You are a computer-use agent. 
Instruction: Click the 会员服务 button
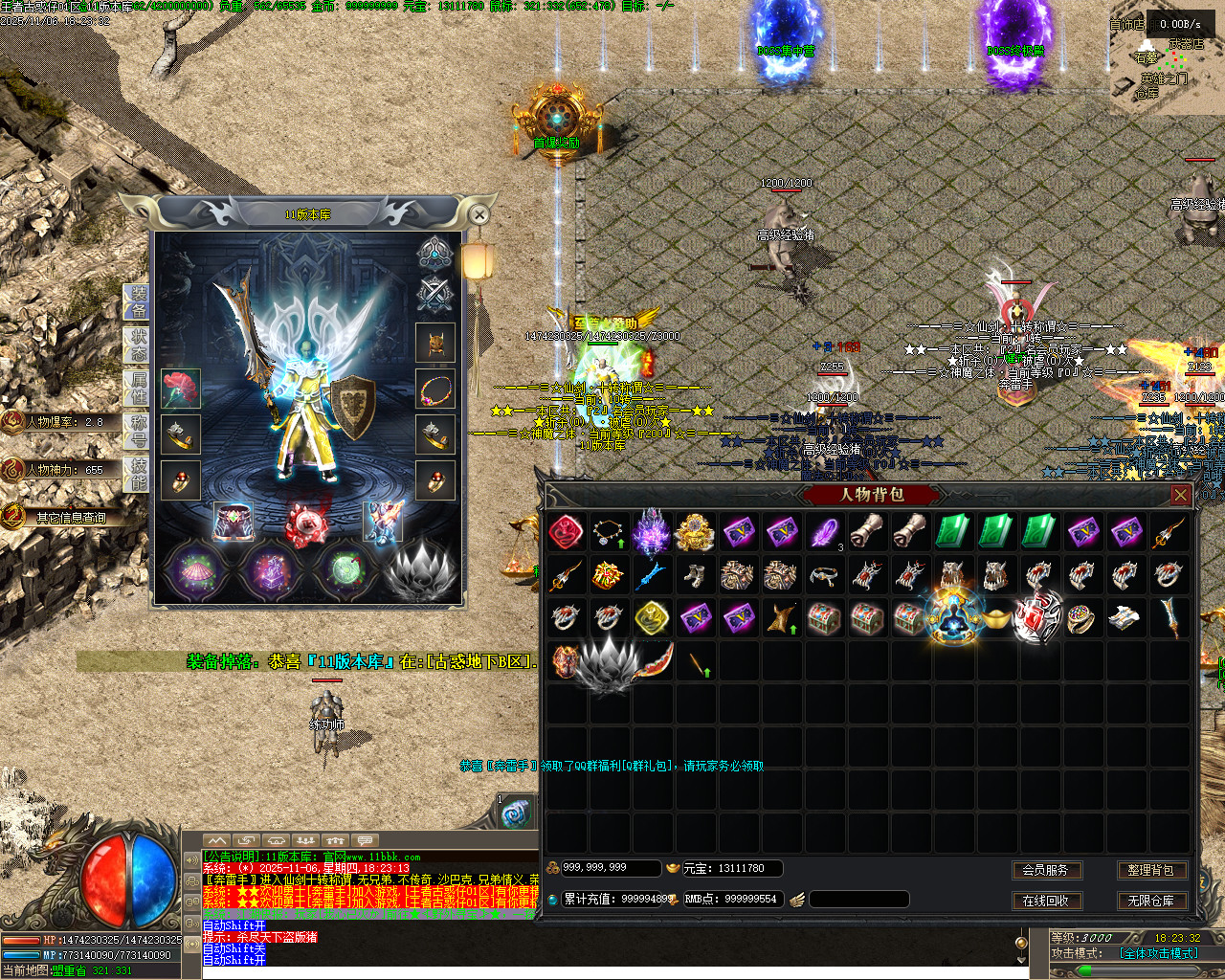pyautogui.click(x=1045, y=870)
